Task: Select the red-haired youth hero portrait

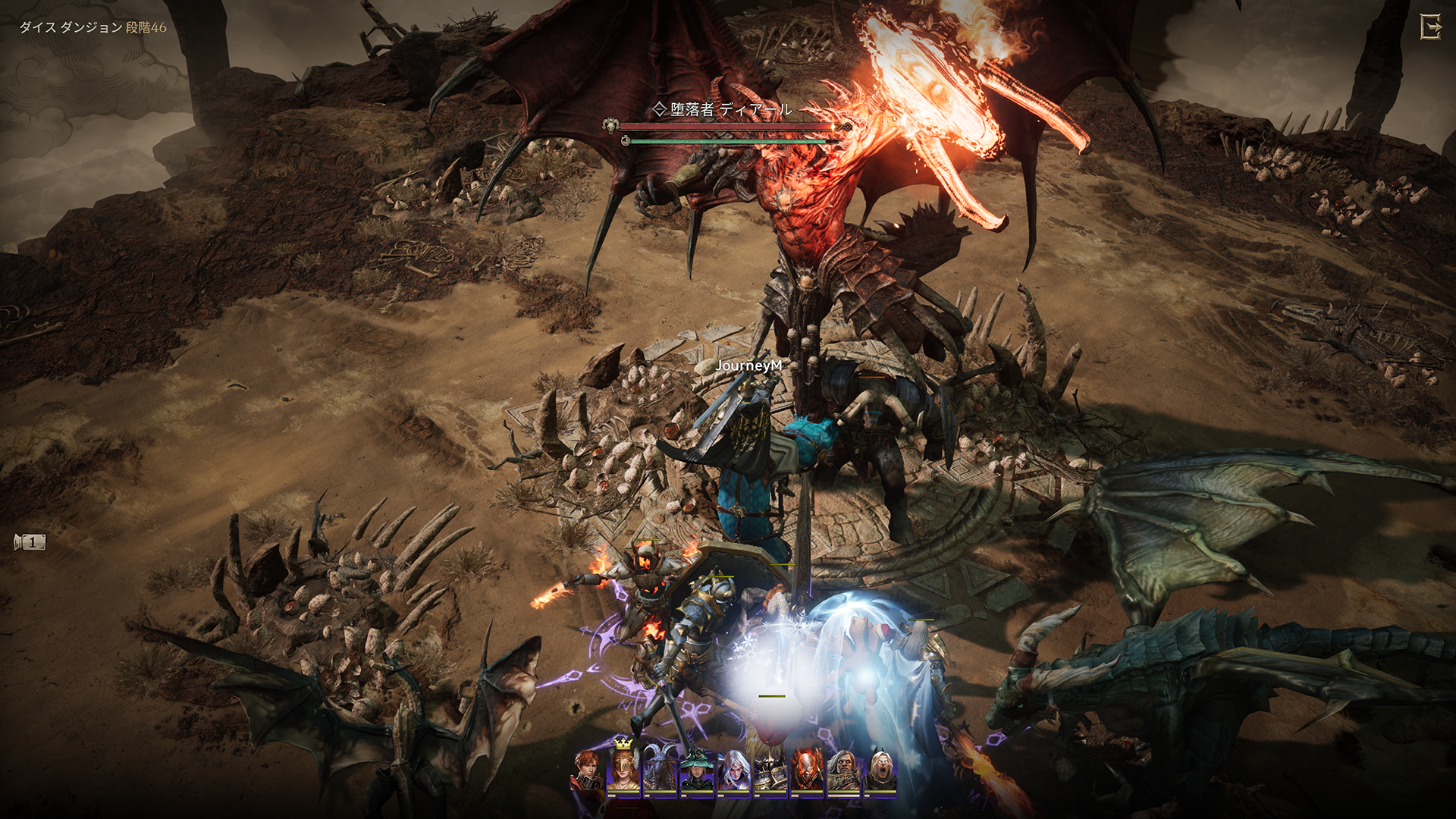Action: 587,770
